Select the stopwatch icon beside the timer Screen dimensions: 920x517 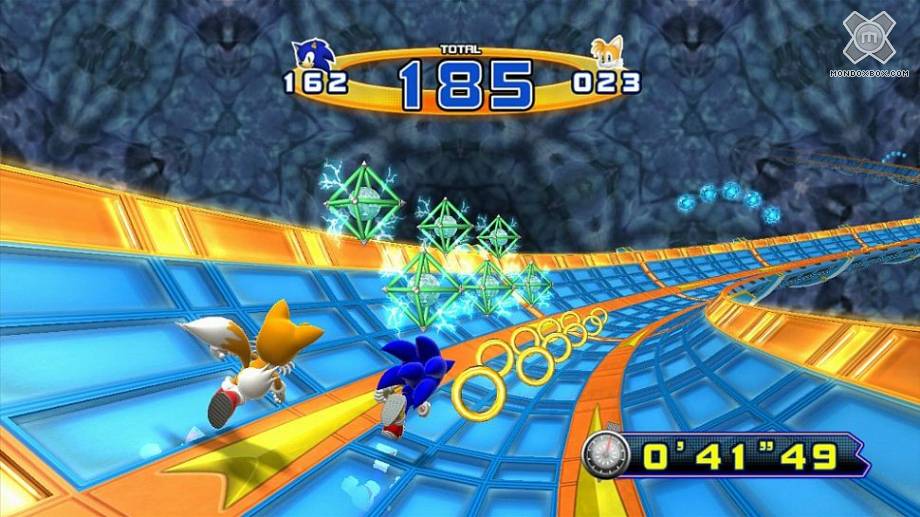point(605,455)
